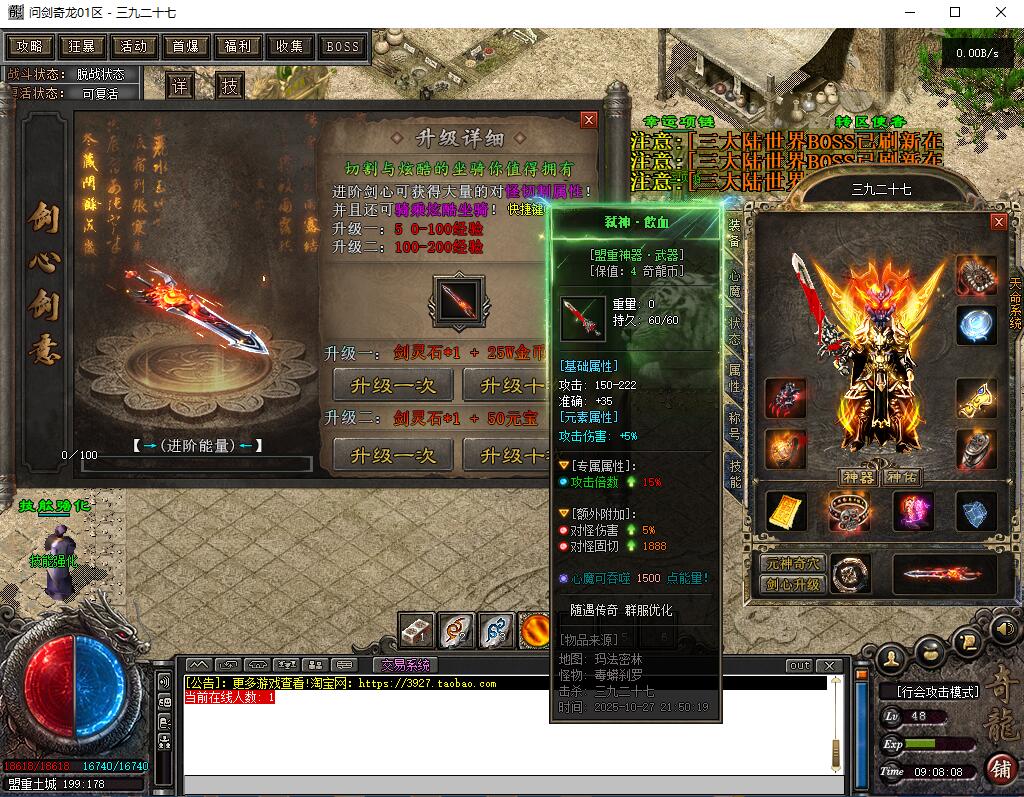Viewport: 1024px width, 797px height.
Task: Open the 狂暴 menu button
Action: click(82, 46)
